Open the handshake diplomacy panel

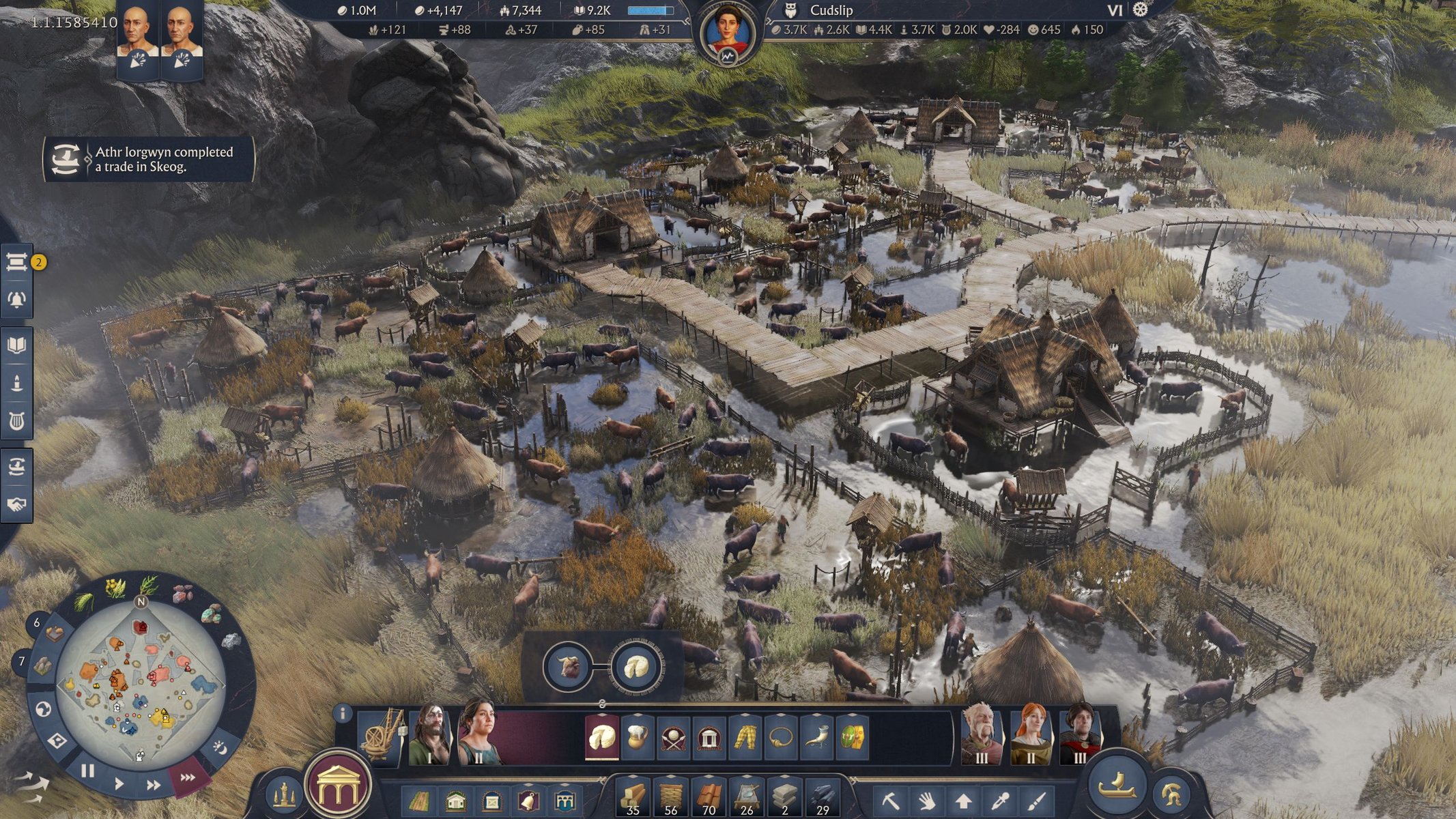17,504
